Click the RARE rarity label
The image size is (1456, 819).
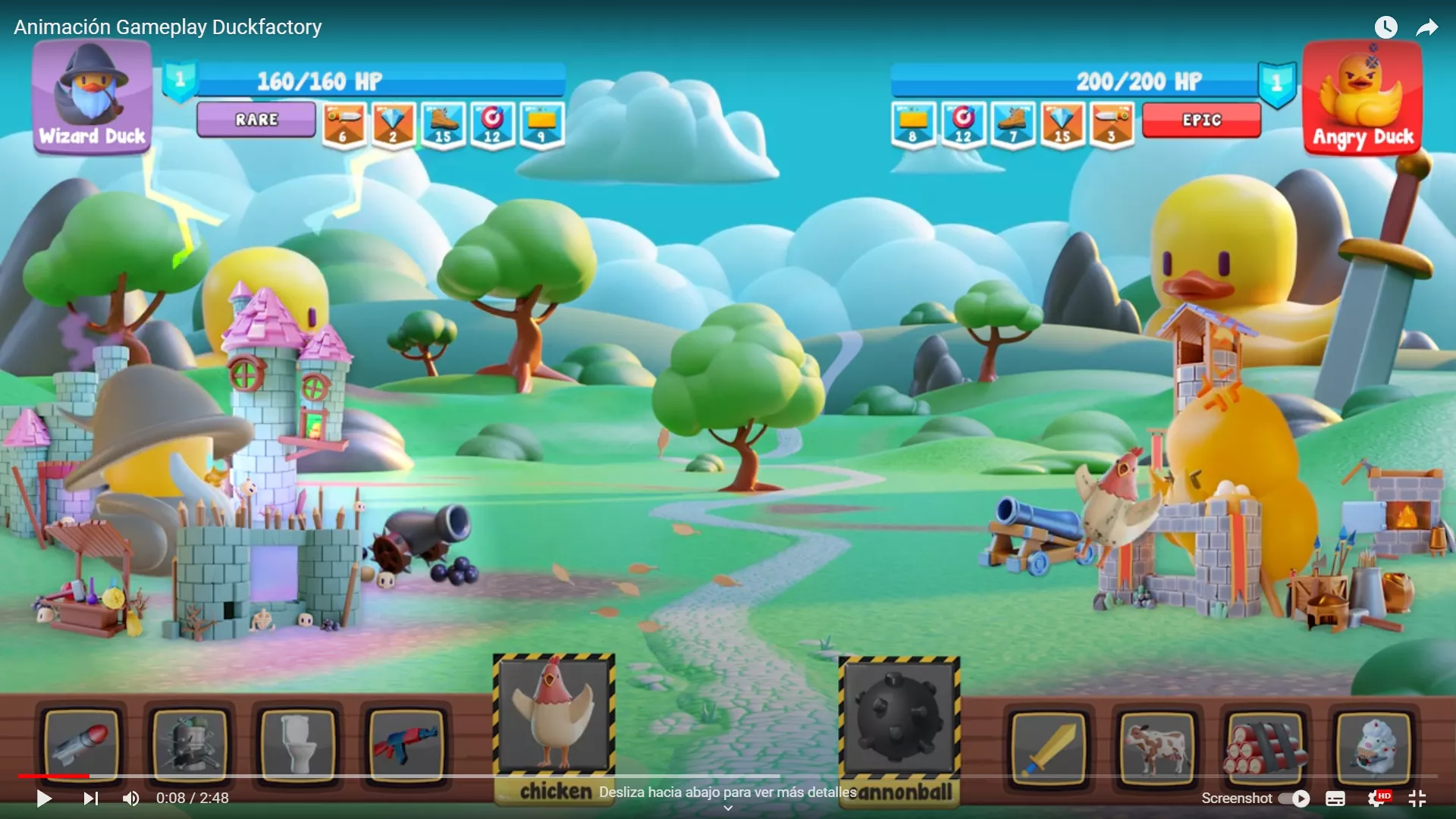[256, 119]
